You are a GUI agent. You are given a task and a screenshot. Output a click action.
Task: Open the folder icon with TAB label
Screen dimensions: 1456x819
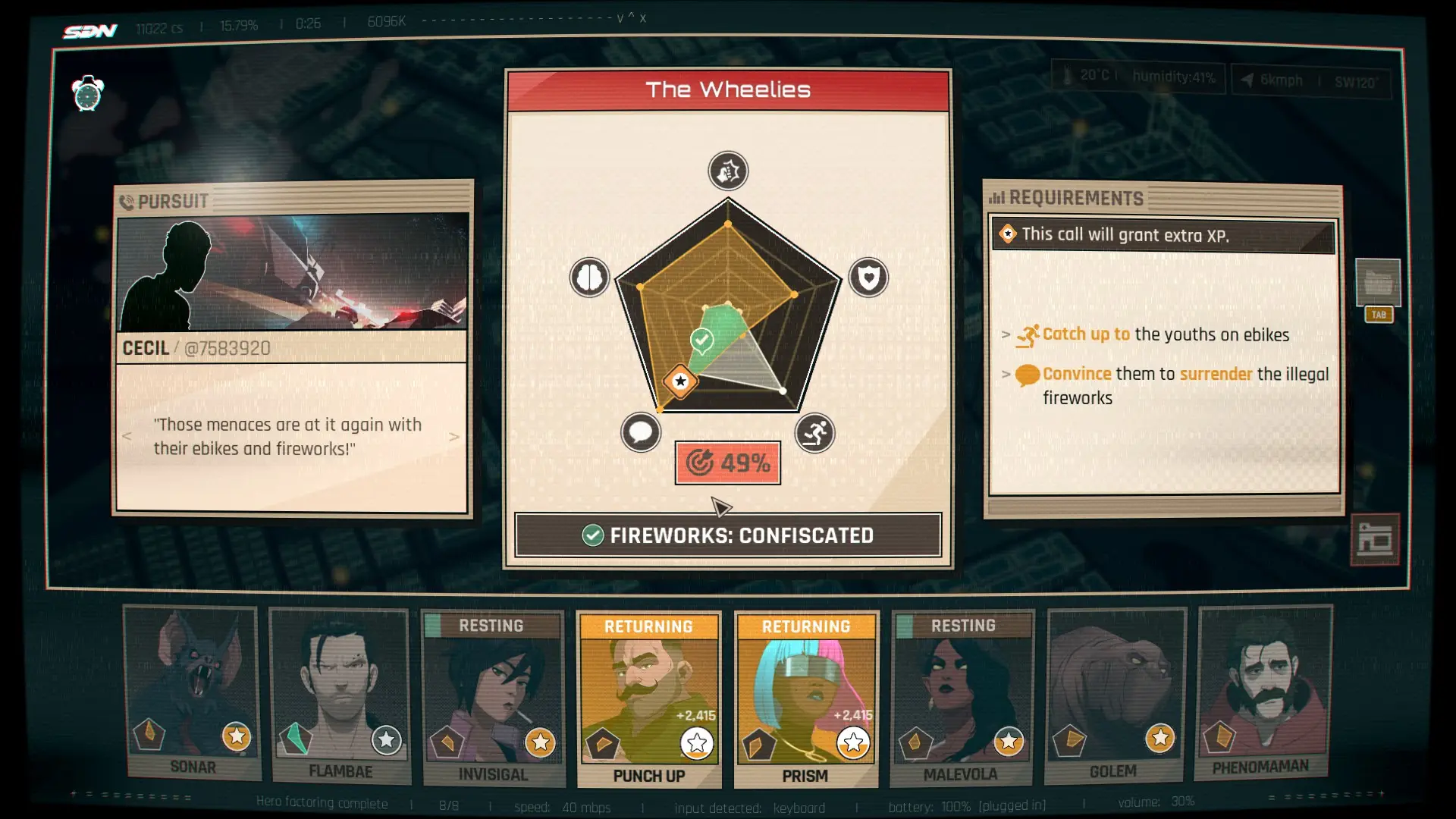pos(1378,284)
